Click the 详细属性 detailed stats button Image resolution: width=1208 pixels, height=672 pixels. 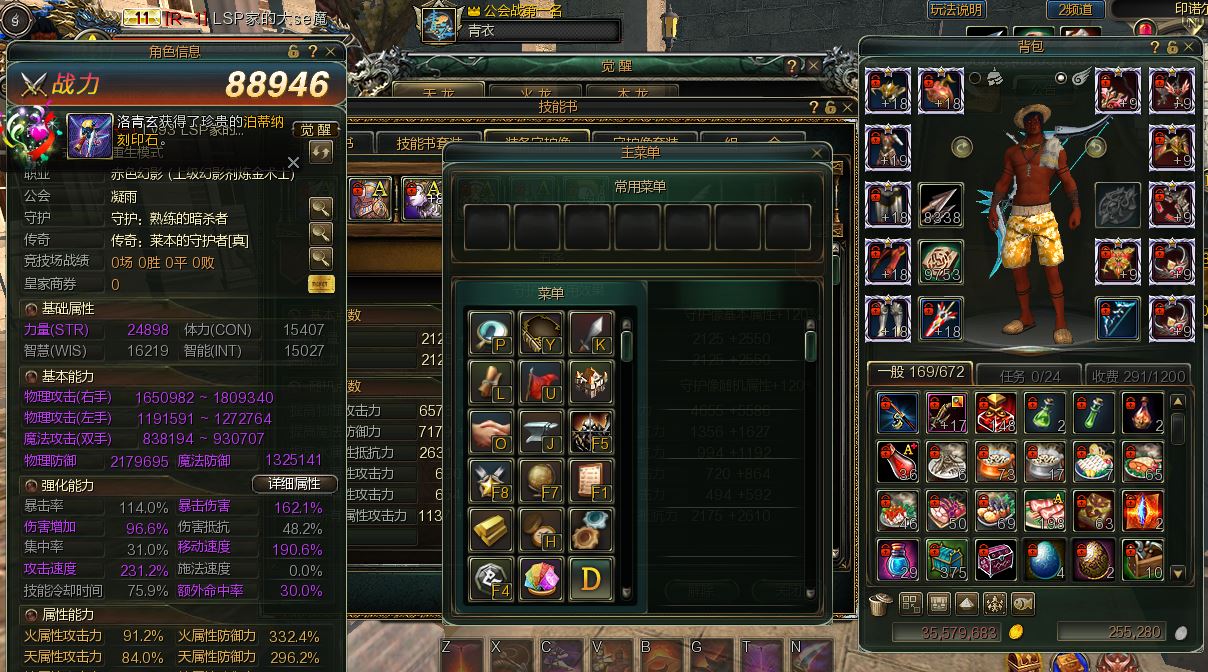(x=293, y=483)
